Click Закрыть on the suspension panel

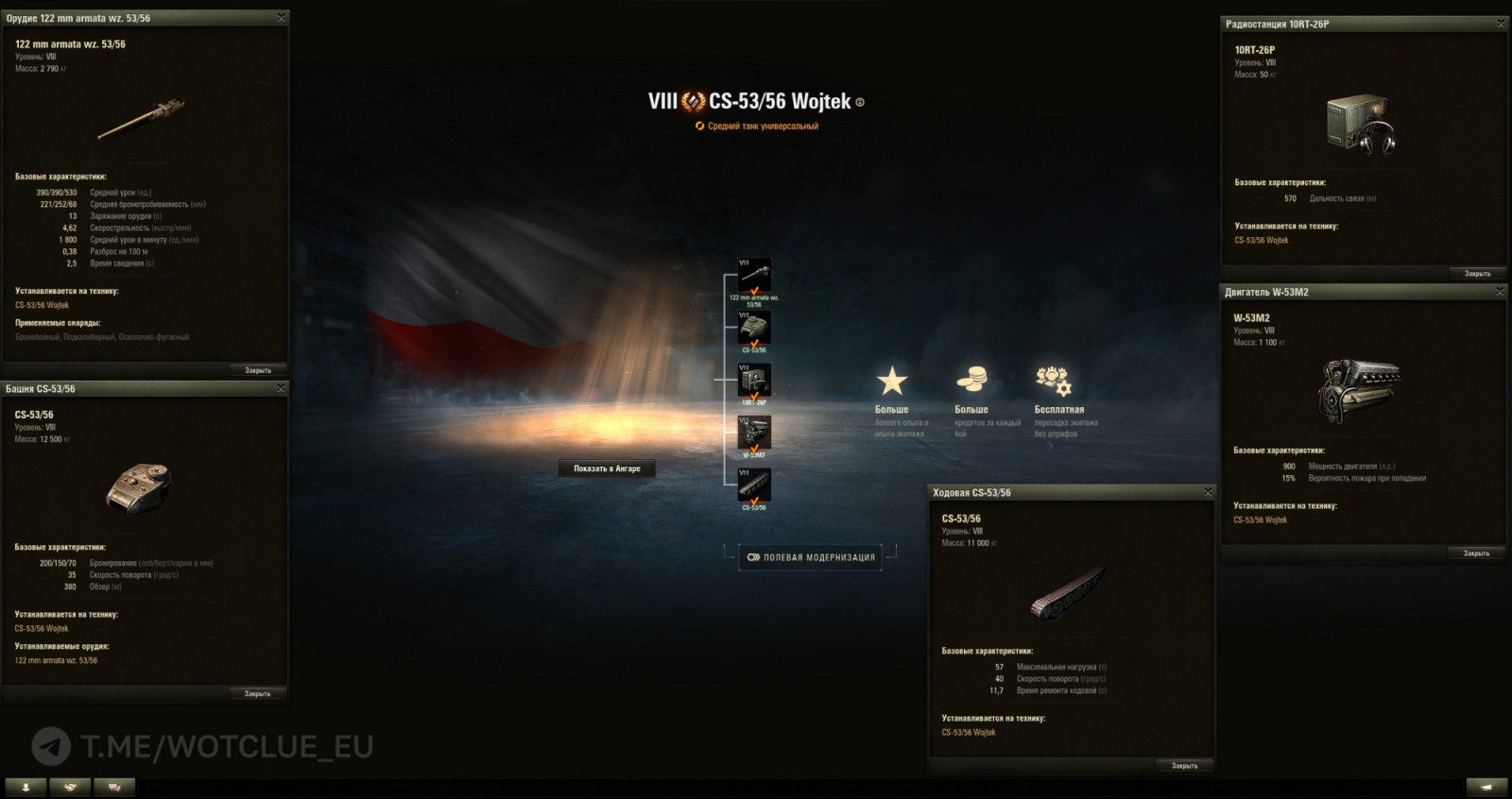[1183, 763]
